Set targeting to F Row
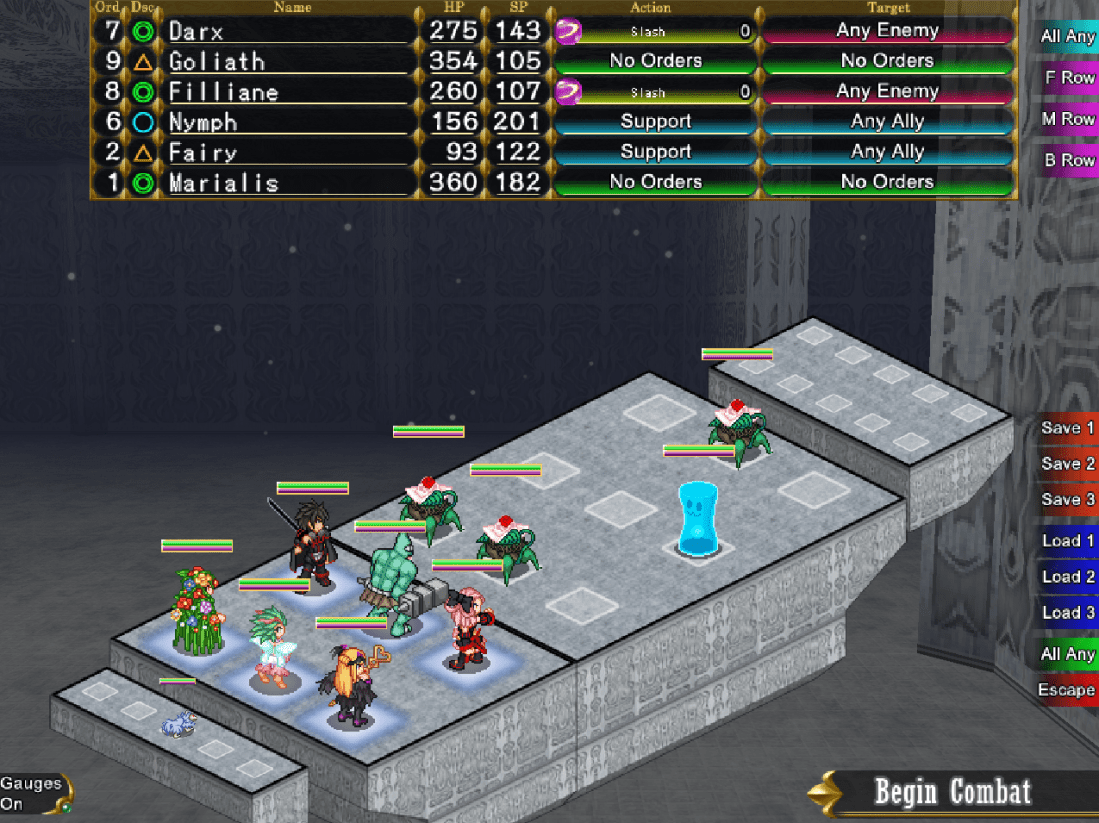Image resolution: width=1099 pixels, height=823 pixels. pyautogui.click(x=1069, y=78)
